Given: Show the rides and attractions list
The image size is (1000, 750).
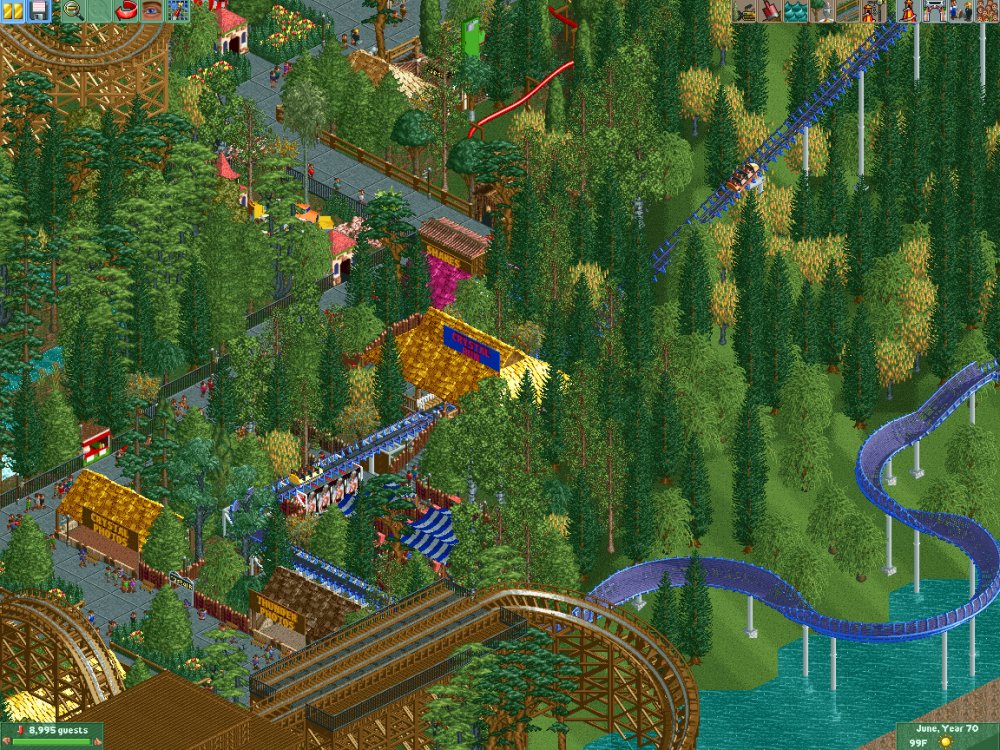Looking at the screenshot, I should 908,11.
